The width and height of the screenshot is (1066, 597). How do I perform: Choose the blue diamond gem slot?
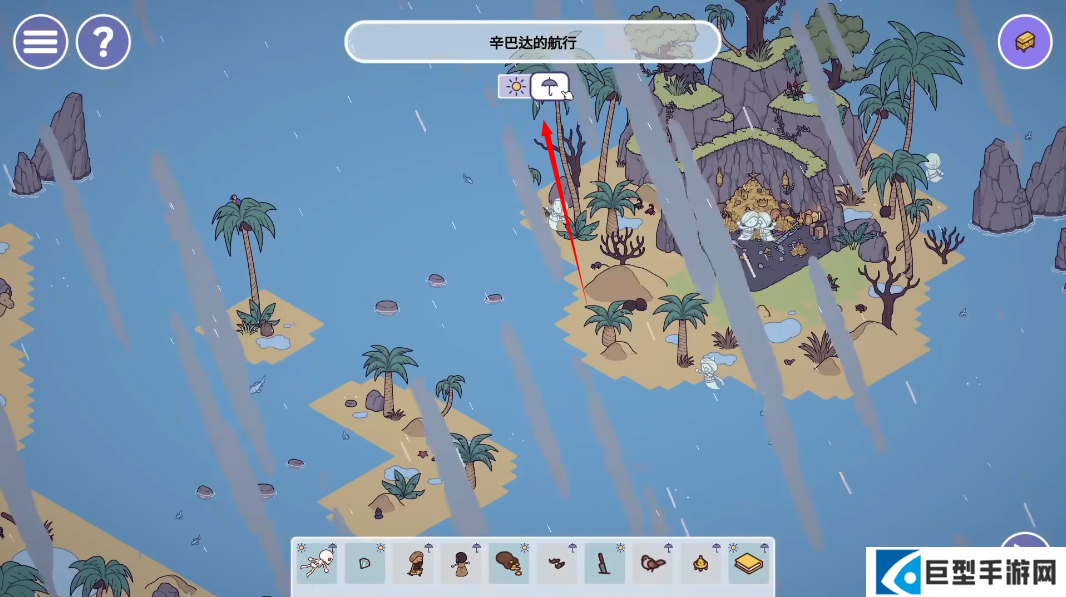(365, 564)
